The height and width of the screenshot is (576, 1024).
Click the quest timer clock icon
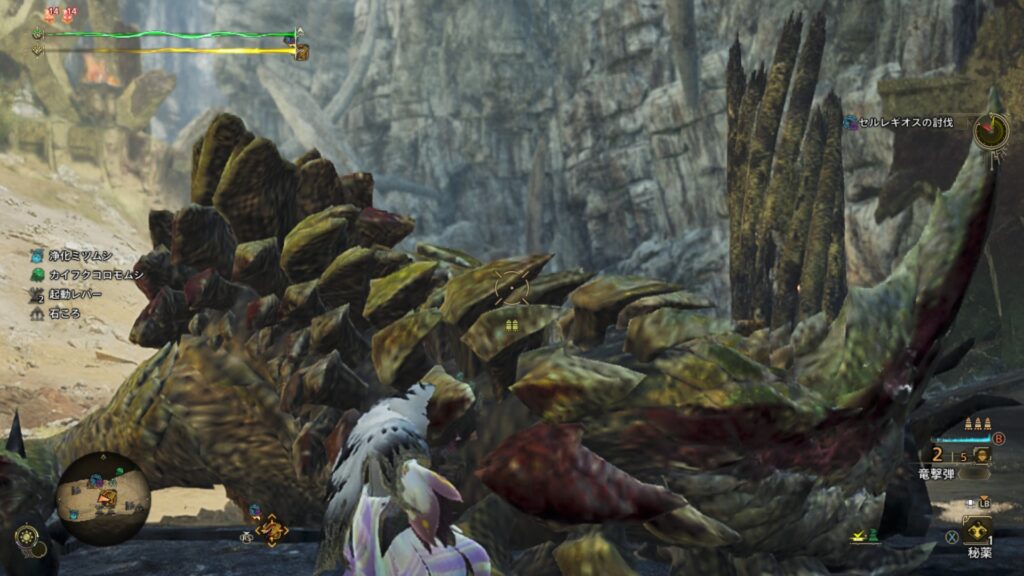point(990,130)
